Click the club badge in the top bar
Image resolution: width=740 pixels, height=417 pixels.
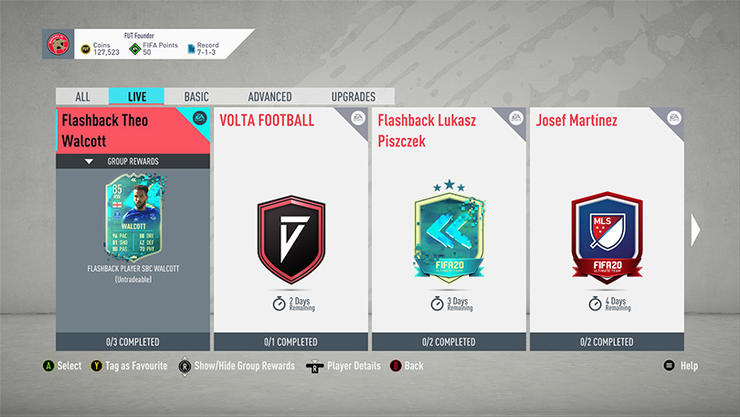coord(56,45)
